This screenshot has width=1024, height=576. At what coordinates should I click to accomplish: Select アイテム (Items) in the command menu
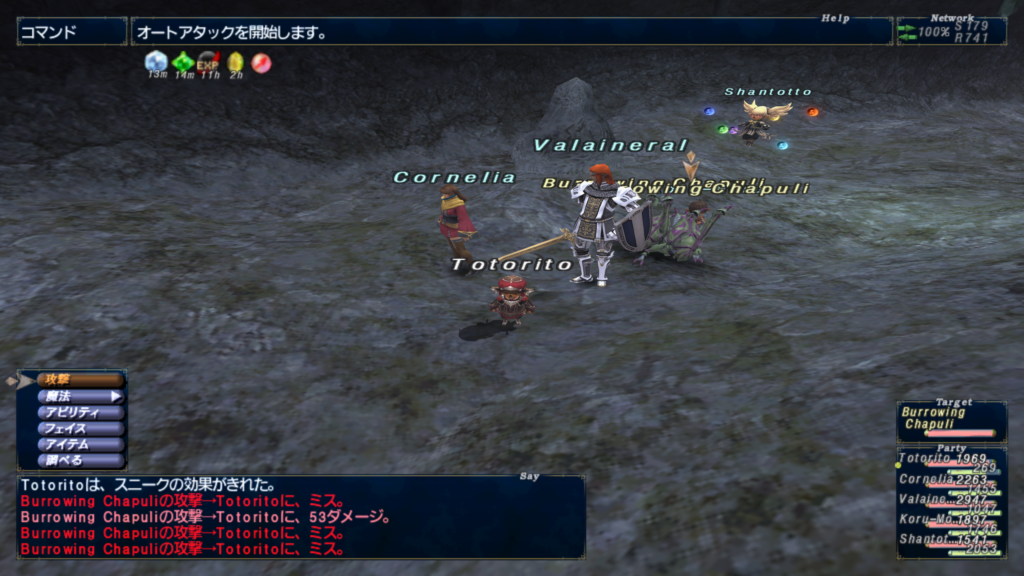(80, 444)
